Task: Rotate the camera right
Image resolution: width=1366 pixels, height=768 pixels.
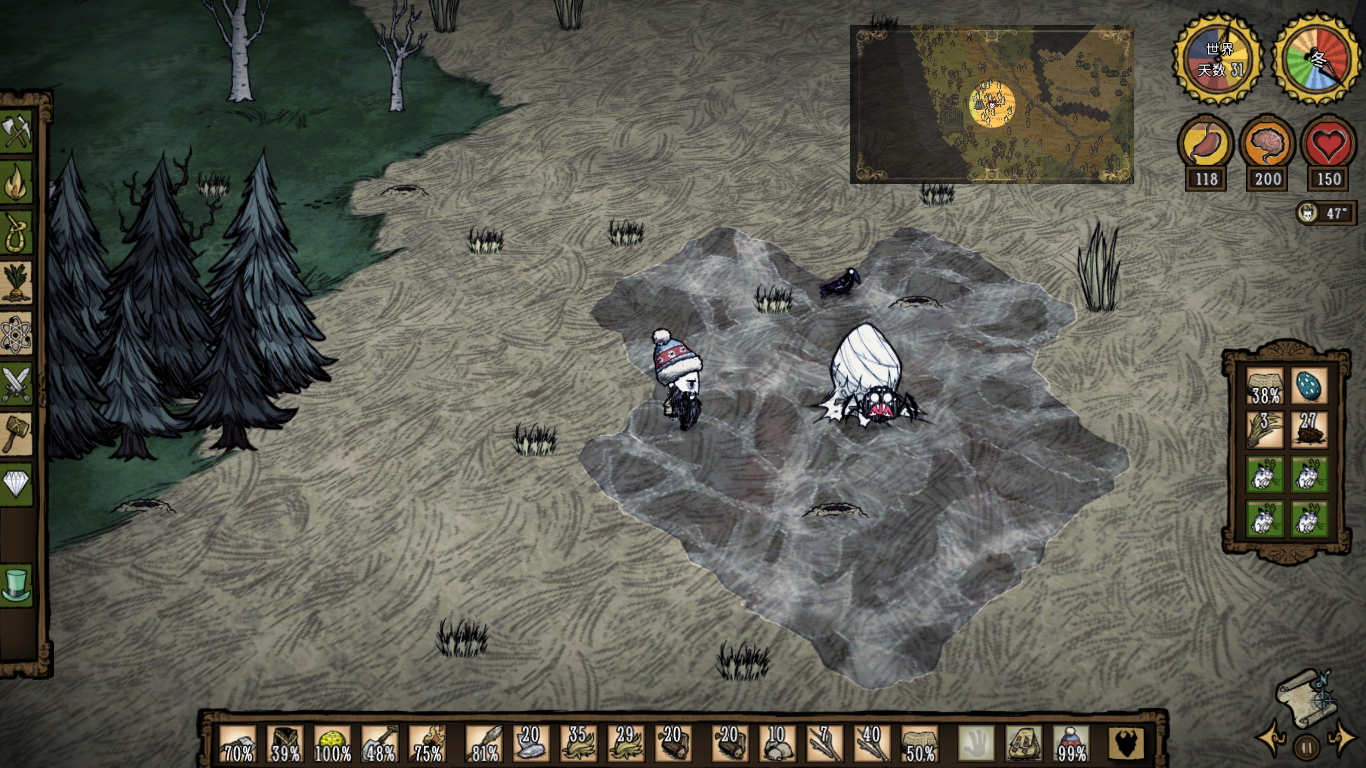Action: [1341, 741]
